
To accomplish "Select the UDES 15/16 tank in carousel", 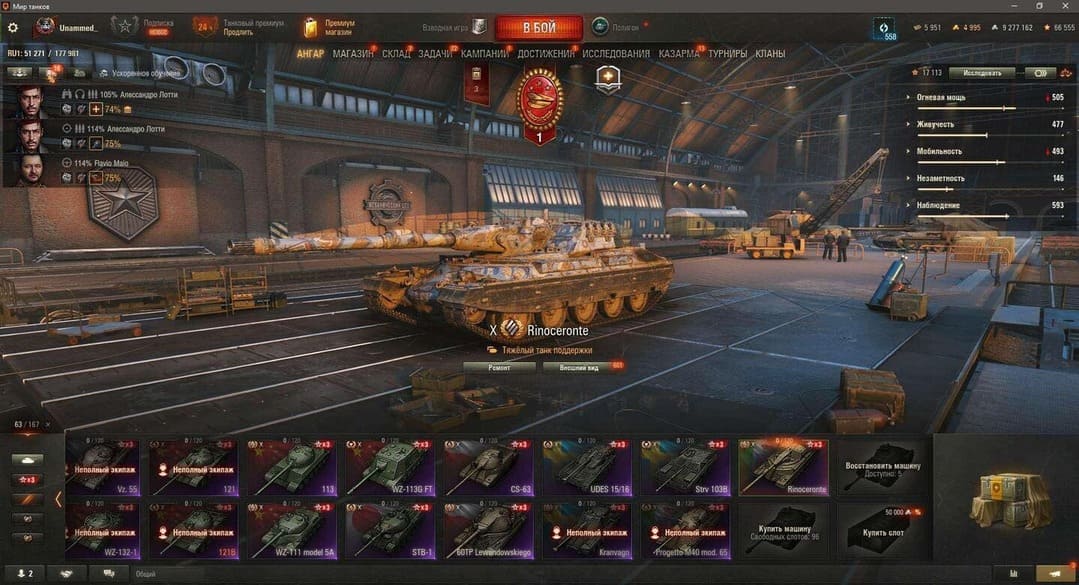I will click(x=587, y=467).
